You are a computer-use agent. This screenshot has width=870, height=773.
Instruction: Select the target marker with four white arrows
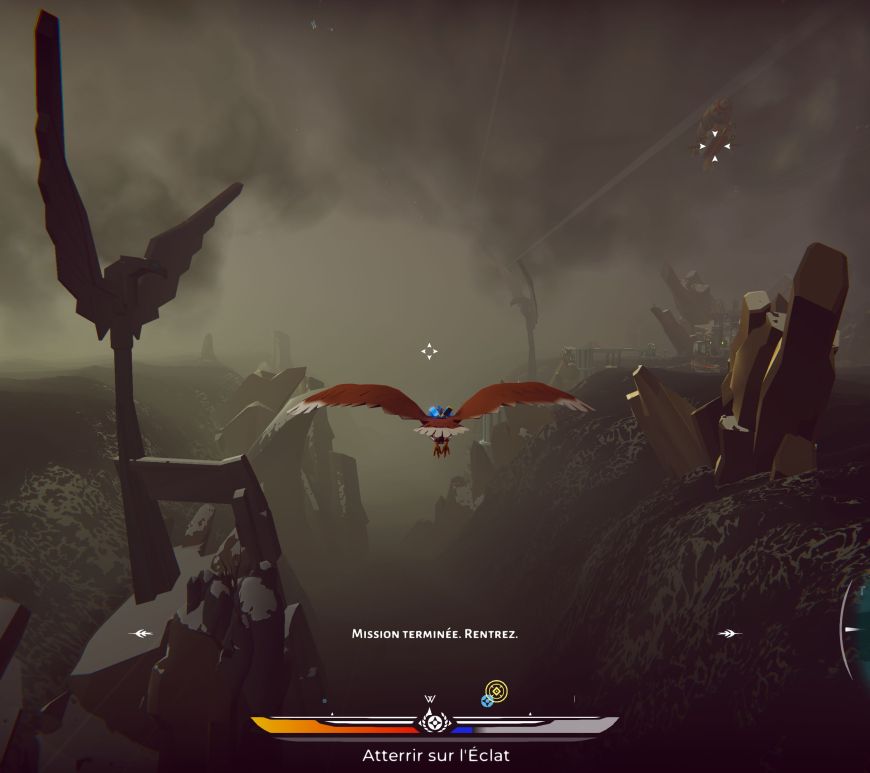715,146
